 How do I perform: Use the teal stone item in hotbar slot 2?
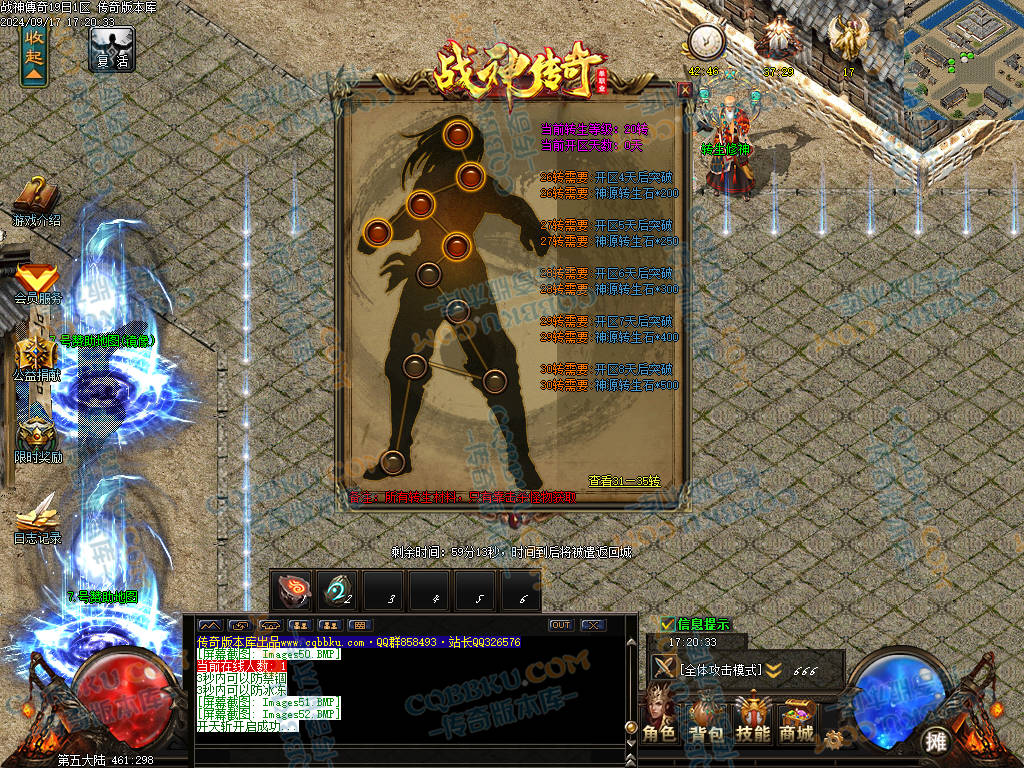[337, 591]
